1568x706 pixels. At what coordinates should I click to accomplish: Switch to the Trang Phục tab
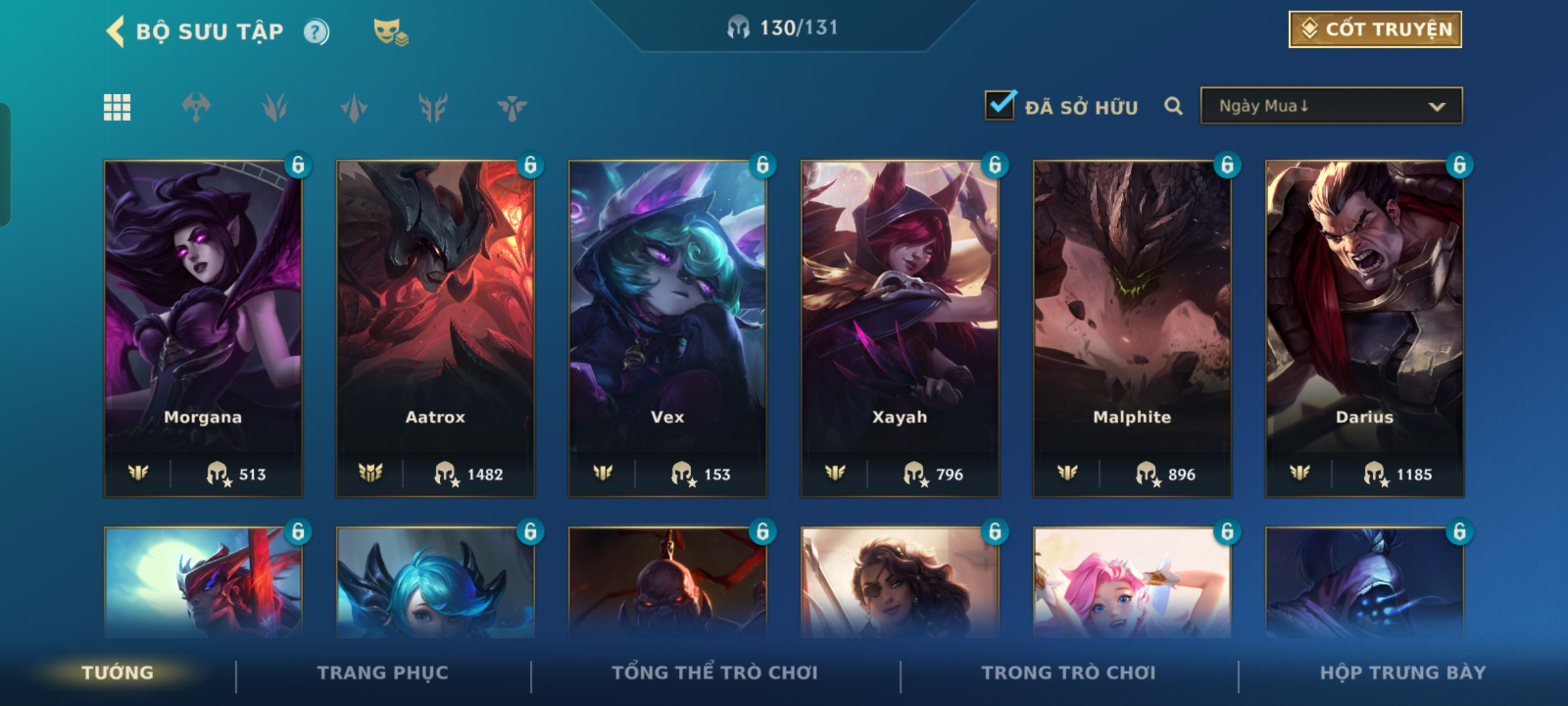click(x=383, y=673)
